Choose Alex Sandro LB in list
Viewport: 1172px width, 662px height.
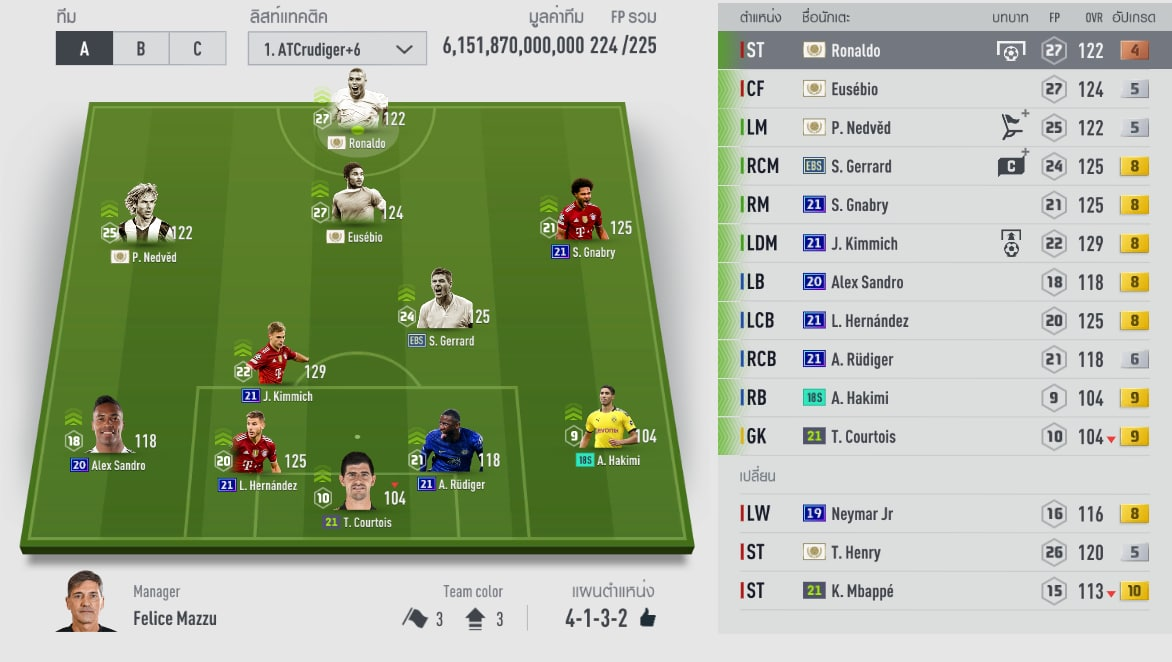pos(940,282)
